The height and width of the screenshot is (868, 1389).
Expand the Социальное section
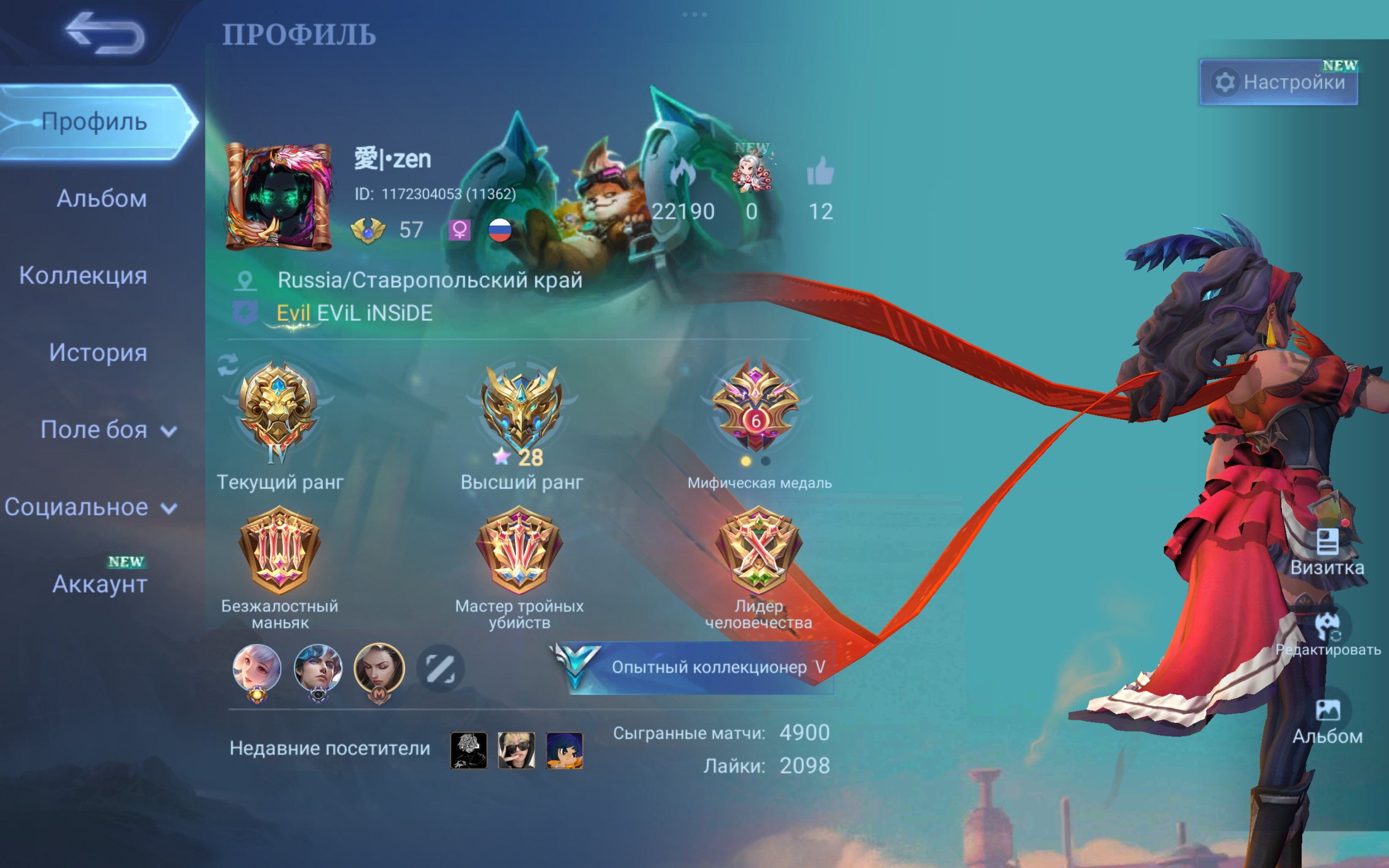click(x=90, y=507)
